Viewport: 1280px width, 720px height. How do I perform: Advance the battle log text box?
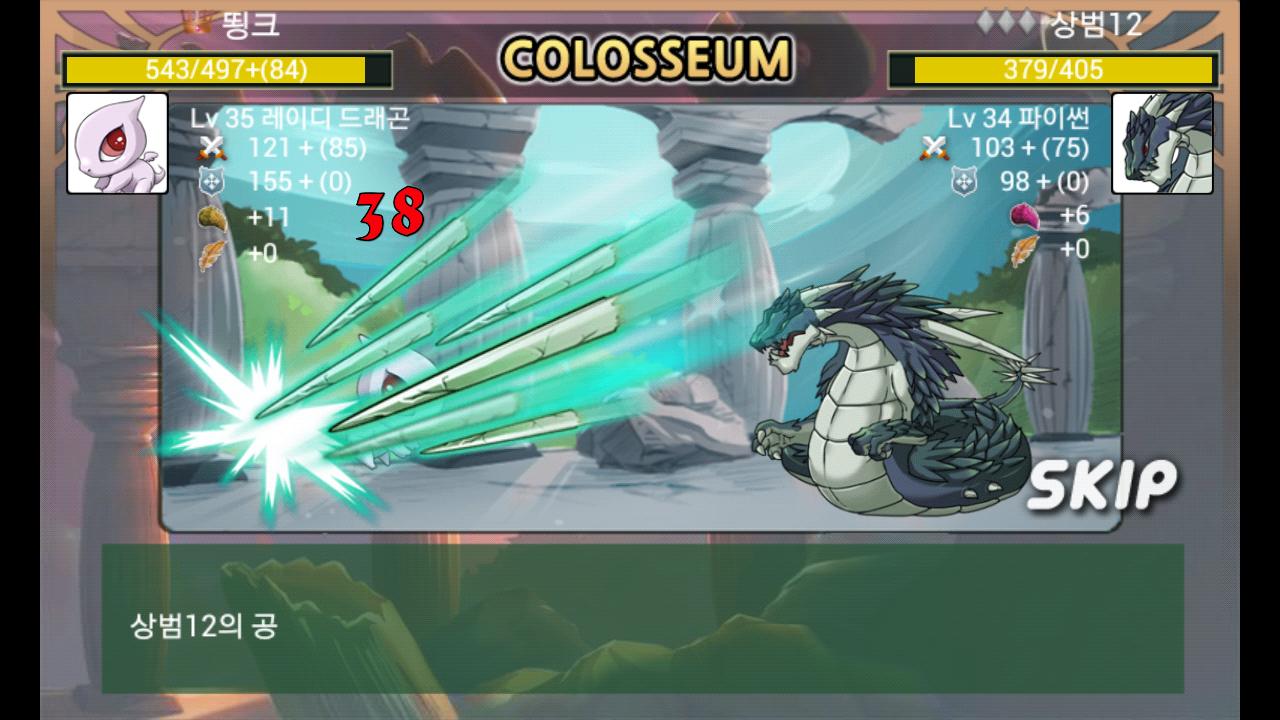point(642,618)
